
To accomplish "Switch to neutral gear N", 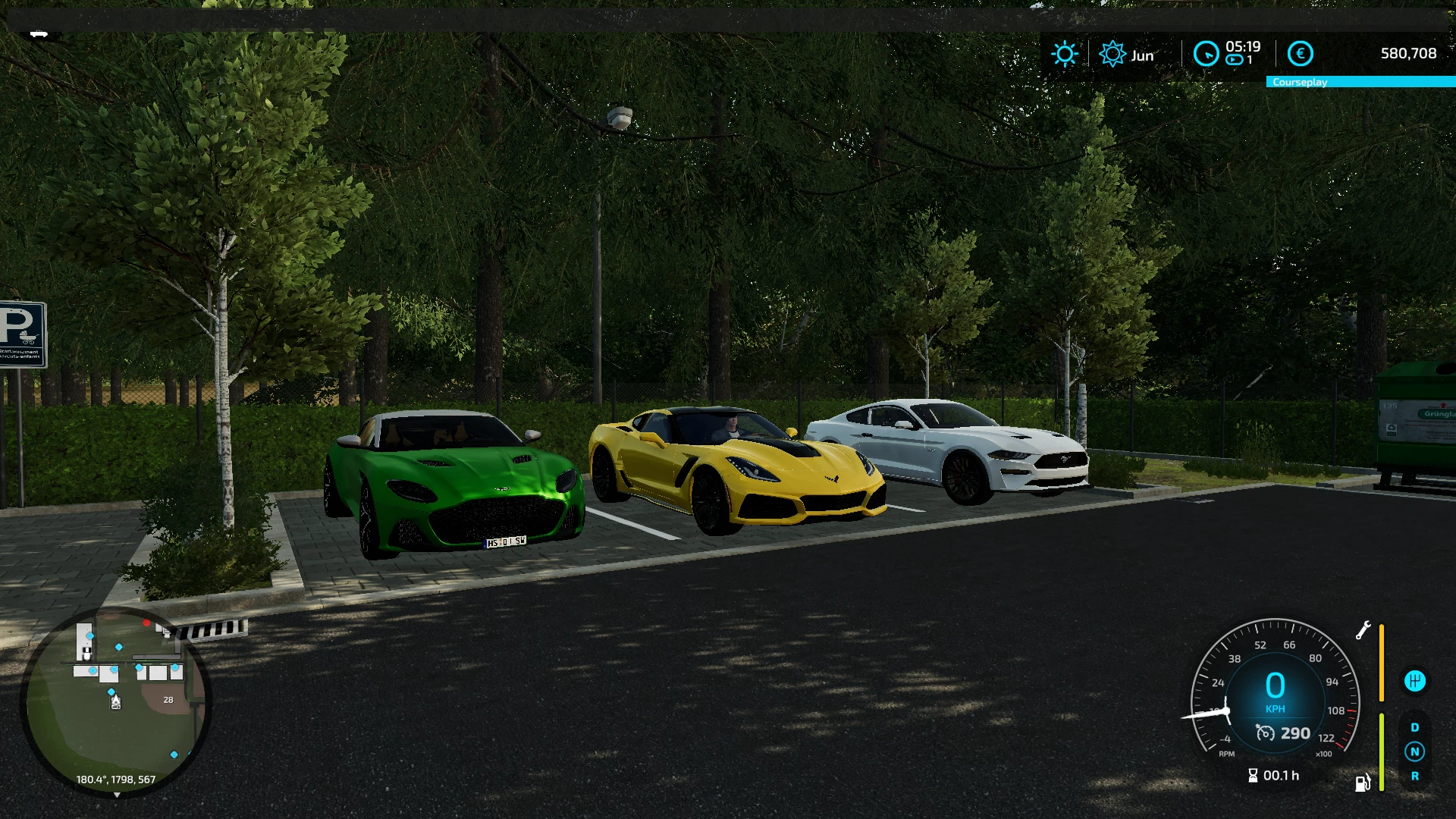I will click(1414, 752).
